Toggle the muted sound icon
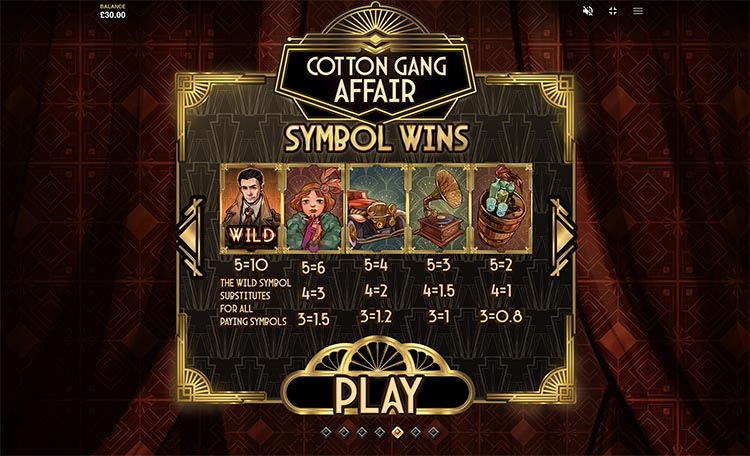Screen dimensions: 750x456 click(x=588, y=11)
